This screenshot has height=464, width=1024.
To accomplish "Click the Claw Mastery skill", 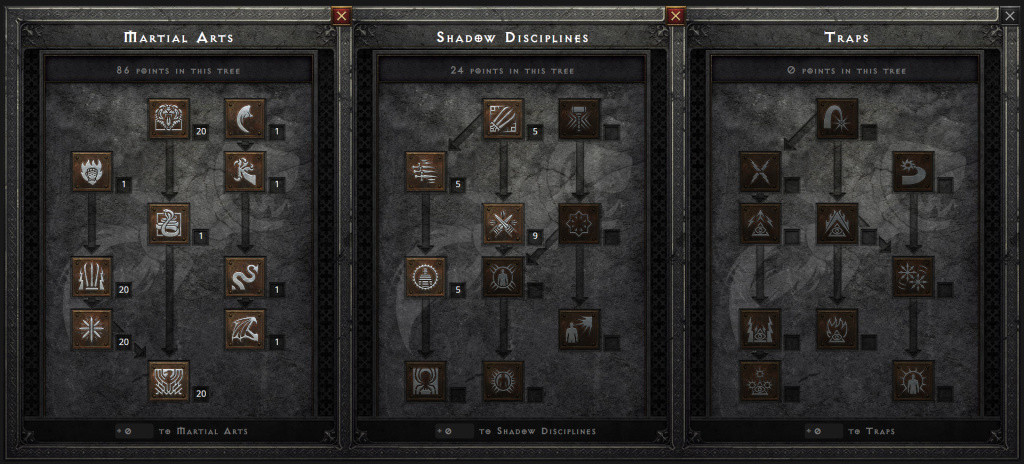I will pyautogui.click(x=502, y=119).
